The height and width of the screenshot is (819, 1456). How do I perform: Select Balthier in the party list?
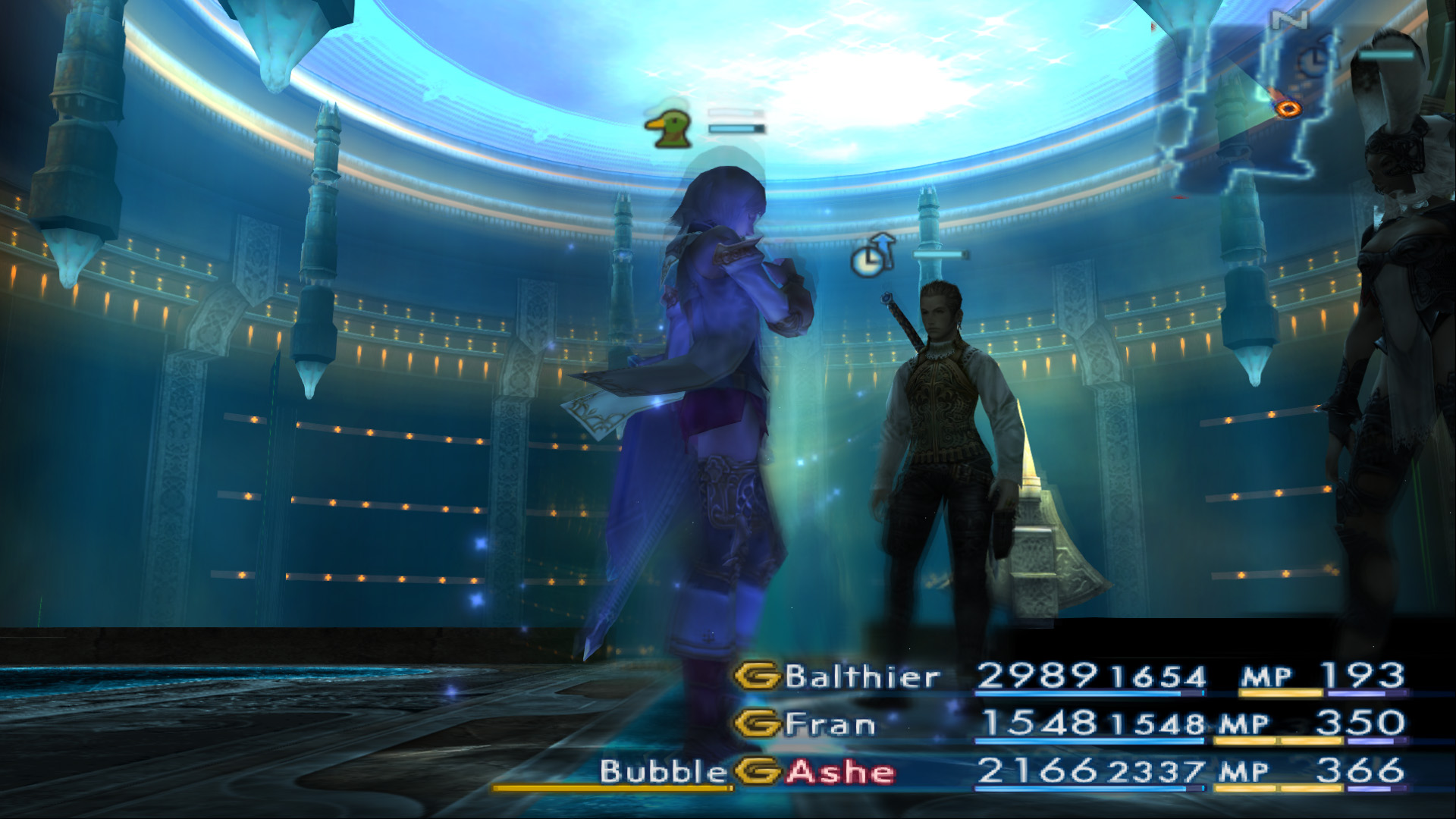862,676
